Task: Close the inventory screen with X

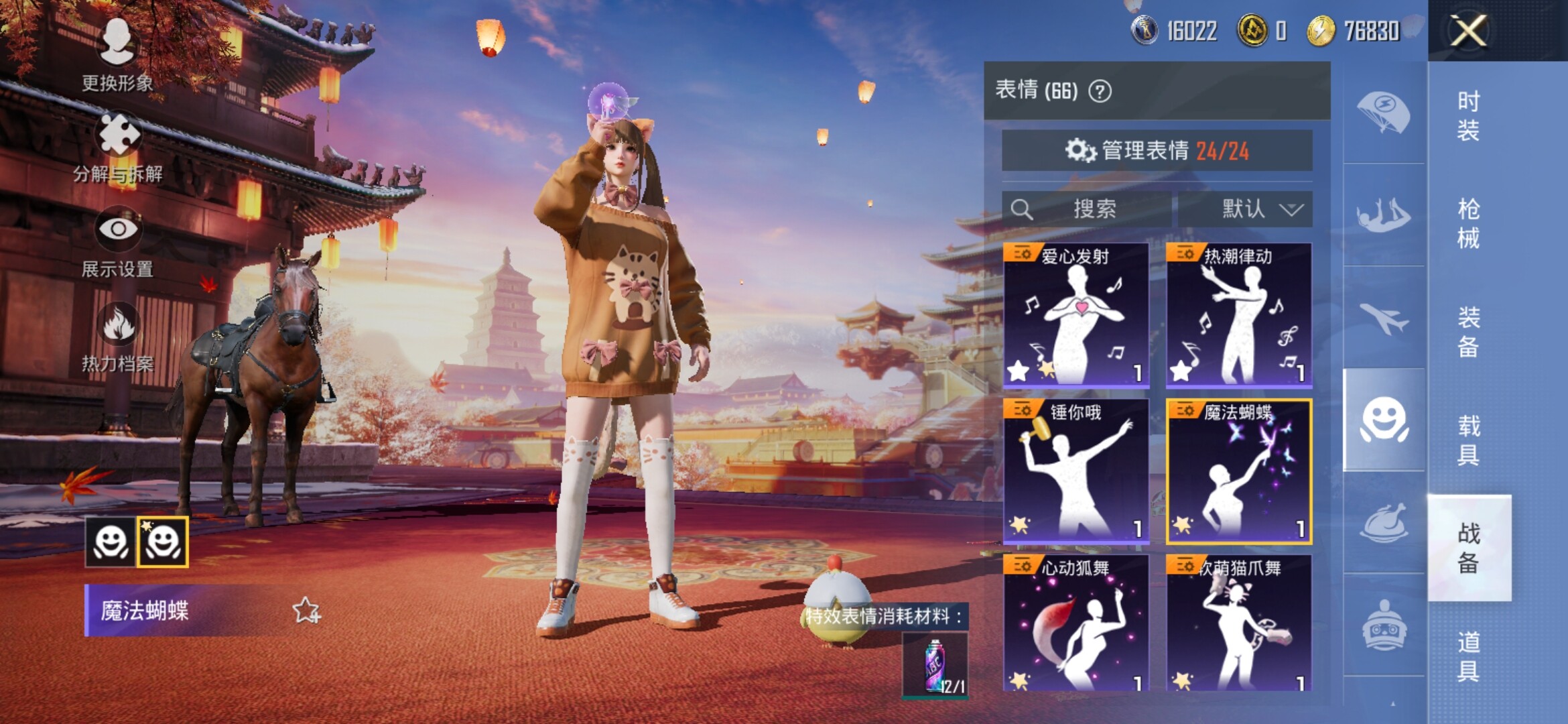Action: coord(1467,31)
